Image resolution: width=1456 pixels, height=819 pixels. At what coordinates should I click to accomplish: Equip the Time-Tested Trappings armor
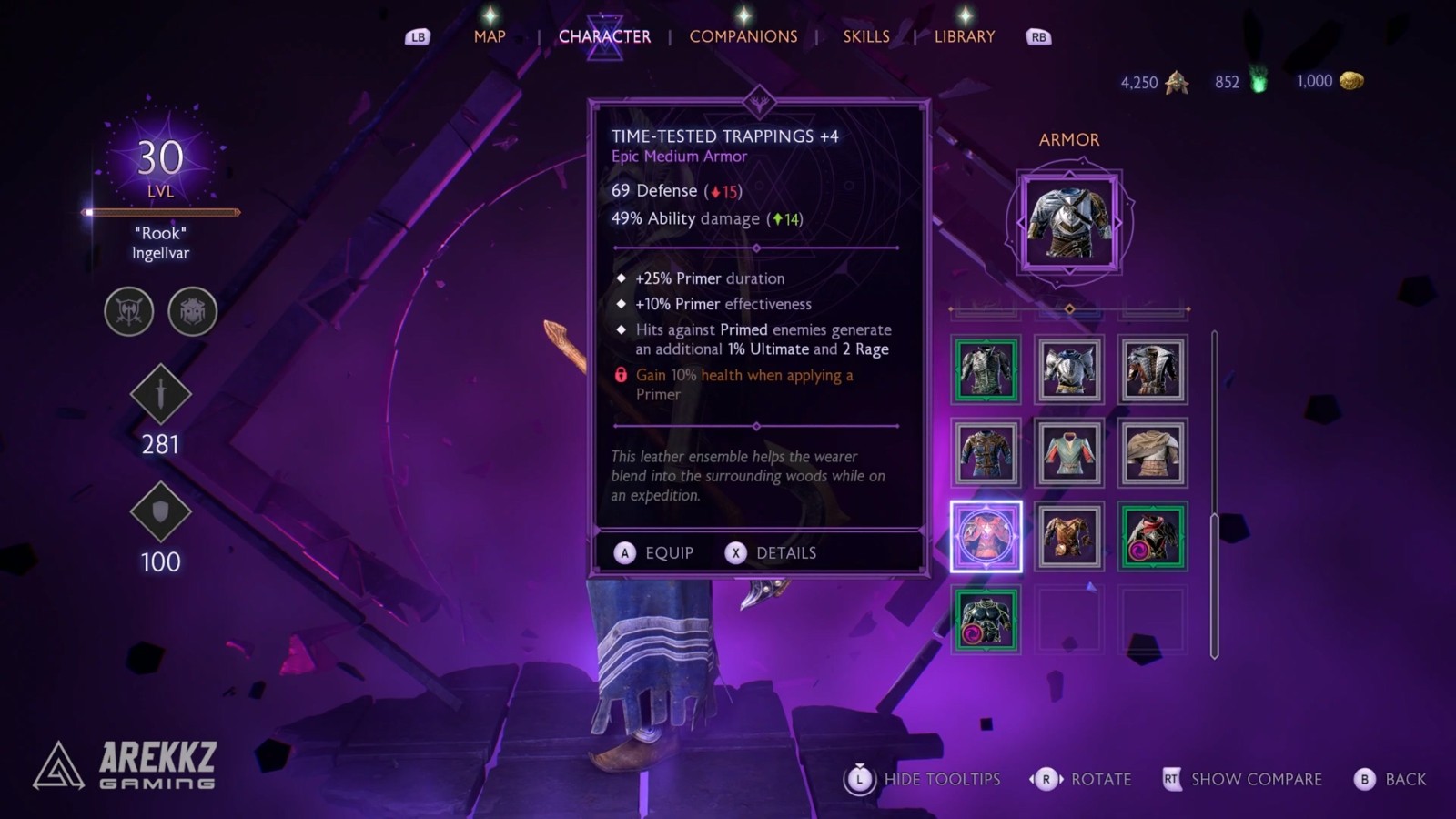[x=654, y=553]
